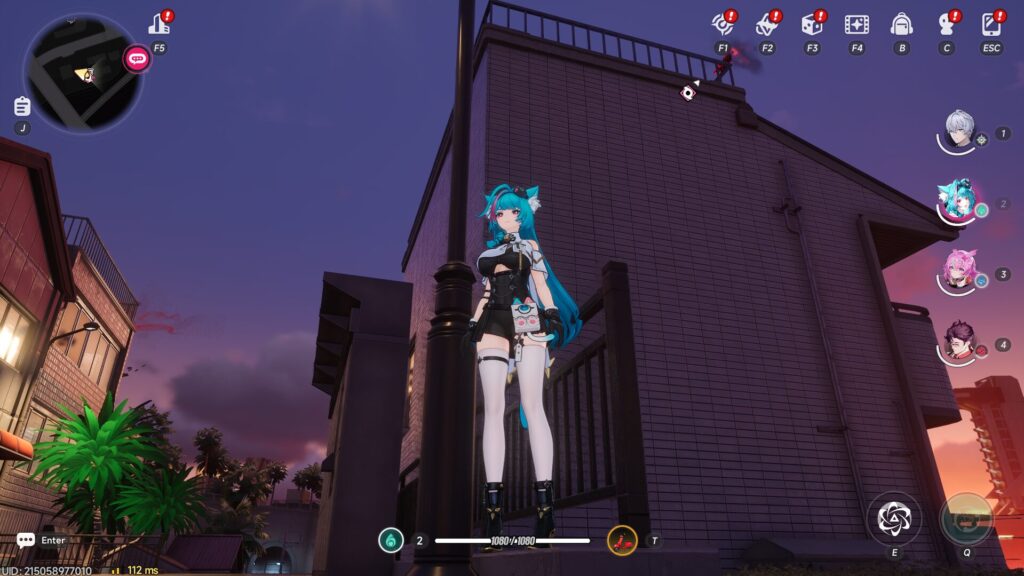
Task: Open the phone main menu
Action: (992, 24)
